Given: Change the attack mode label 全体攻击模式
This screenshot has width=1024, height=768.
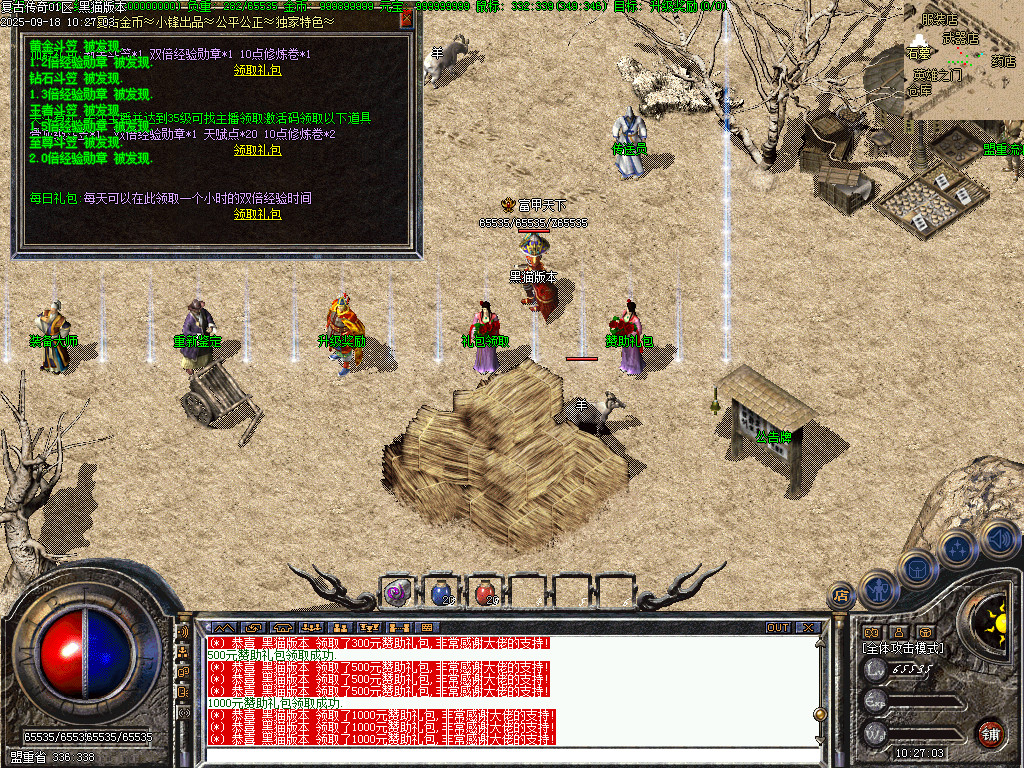Looking at the screenshot, I should pos(903,648).
